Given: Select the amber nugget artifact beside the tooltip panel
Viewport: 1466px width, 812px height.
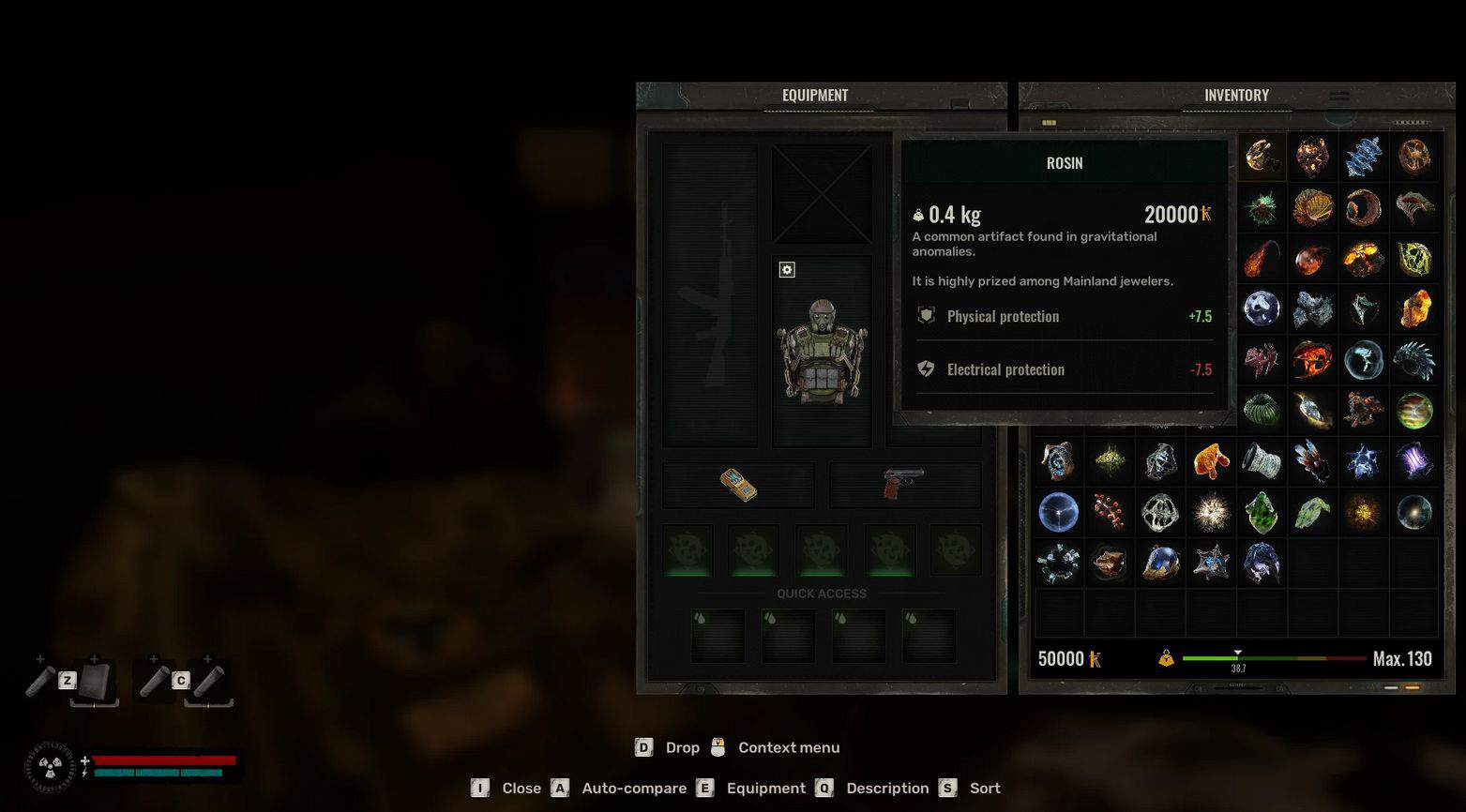Looking at the screenshot, I should tap(1413, 309).
